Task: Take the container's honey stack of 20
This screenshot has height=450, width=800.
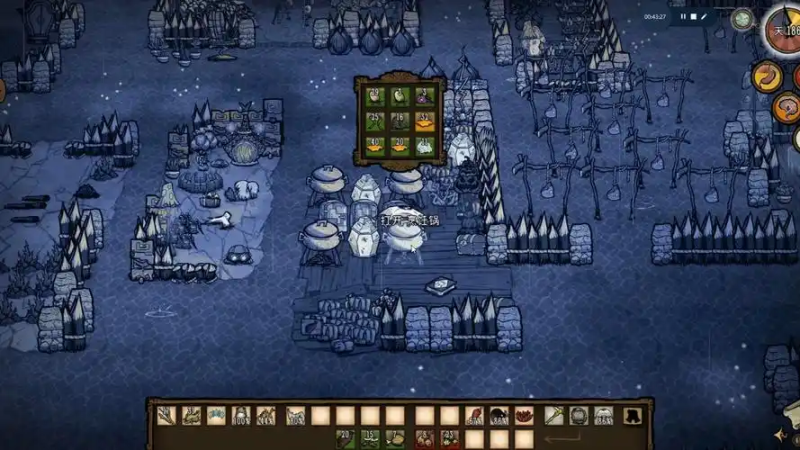Action: point(400,146)
